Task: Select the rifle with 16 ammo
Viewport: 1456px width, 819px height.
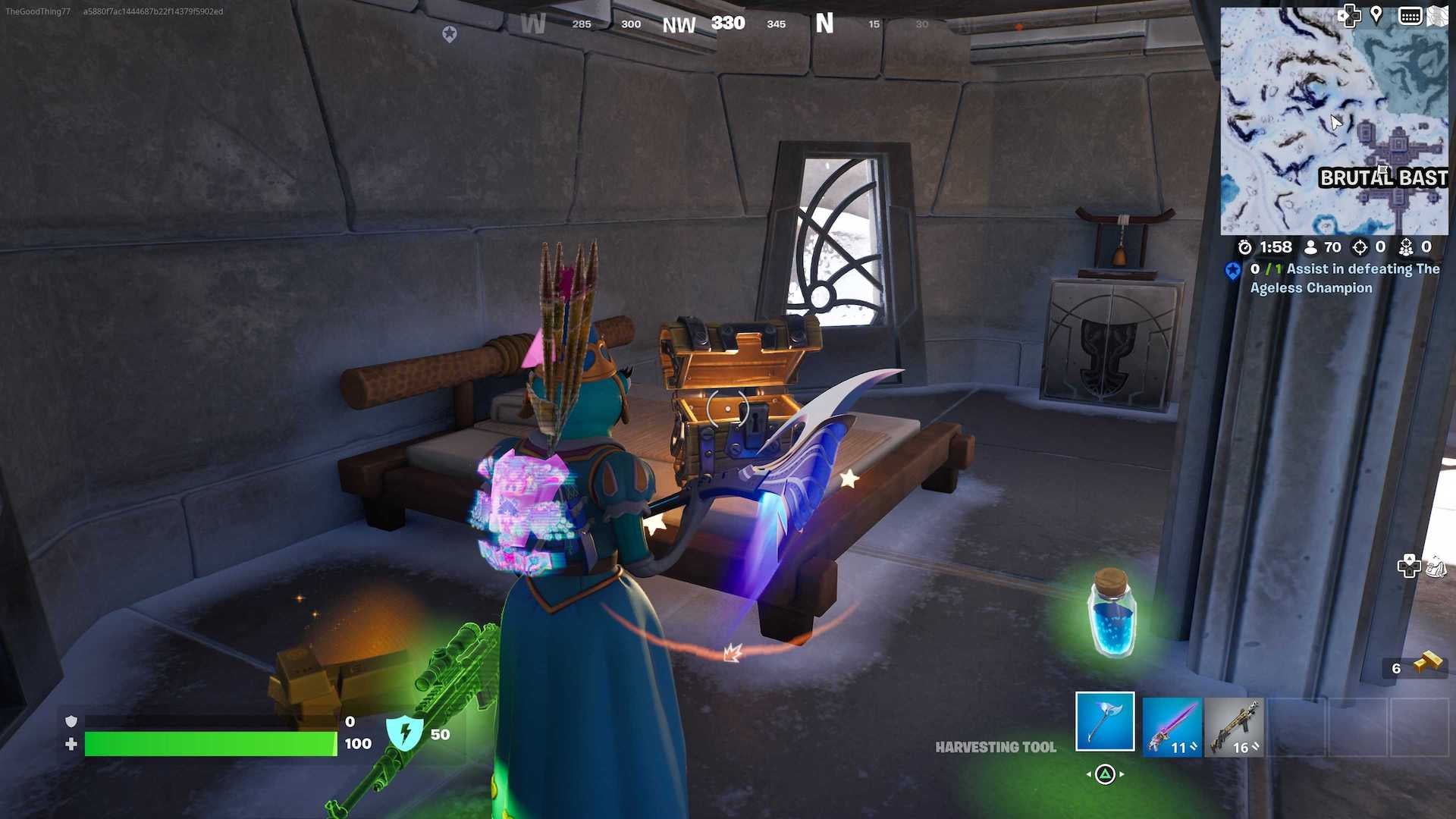Action: pos(1235,726)
